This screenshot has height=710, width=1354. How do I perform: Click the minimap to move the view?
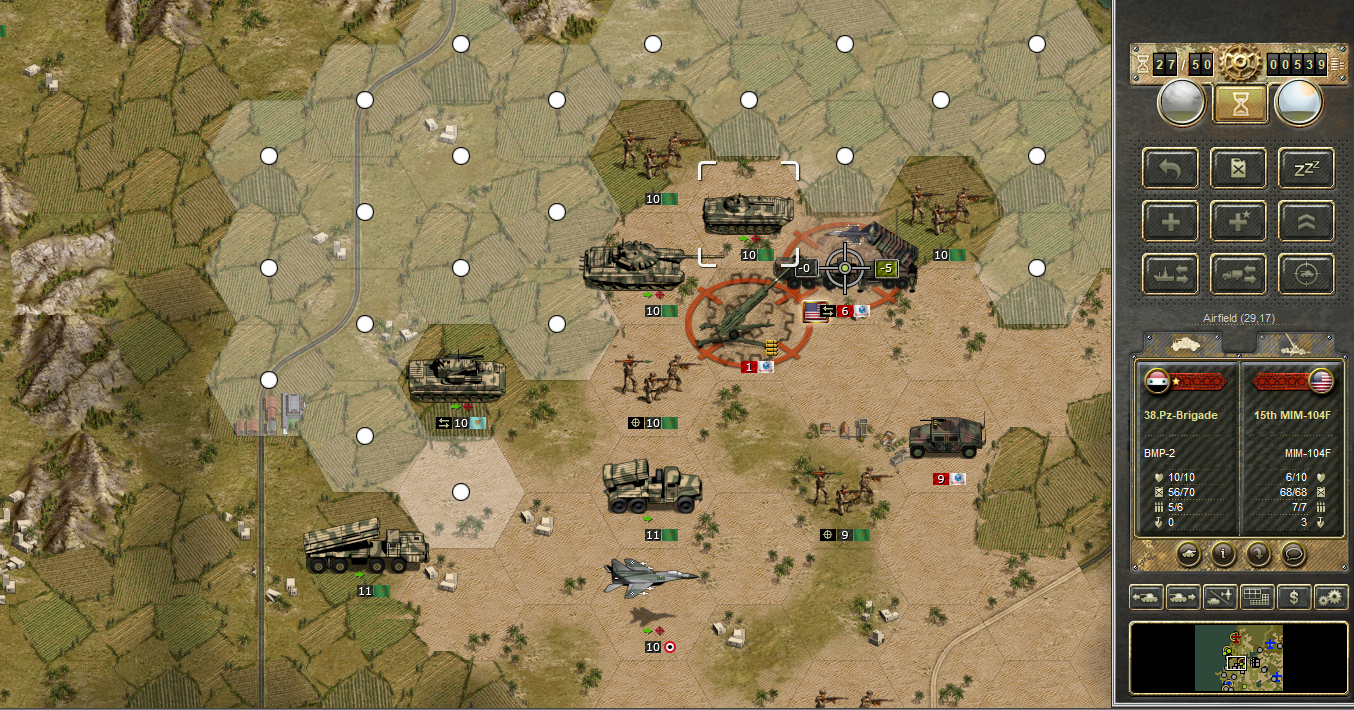(1238, 658)
